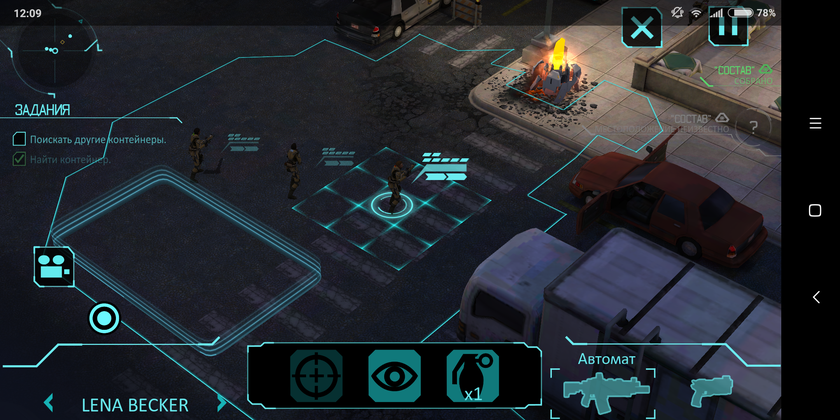840x420 pixels.
Task: Select the previous soldier with left arrow
Action: tap(48, 404)
